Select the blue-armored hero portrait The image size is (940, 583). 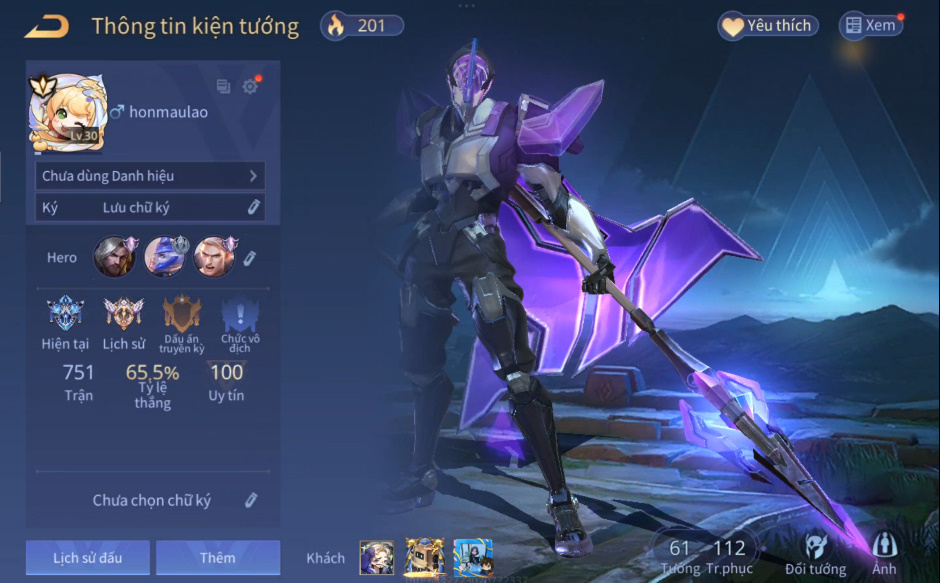pyautogui.click(x=164, y=257)
